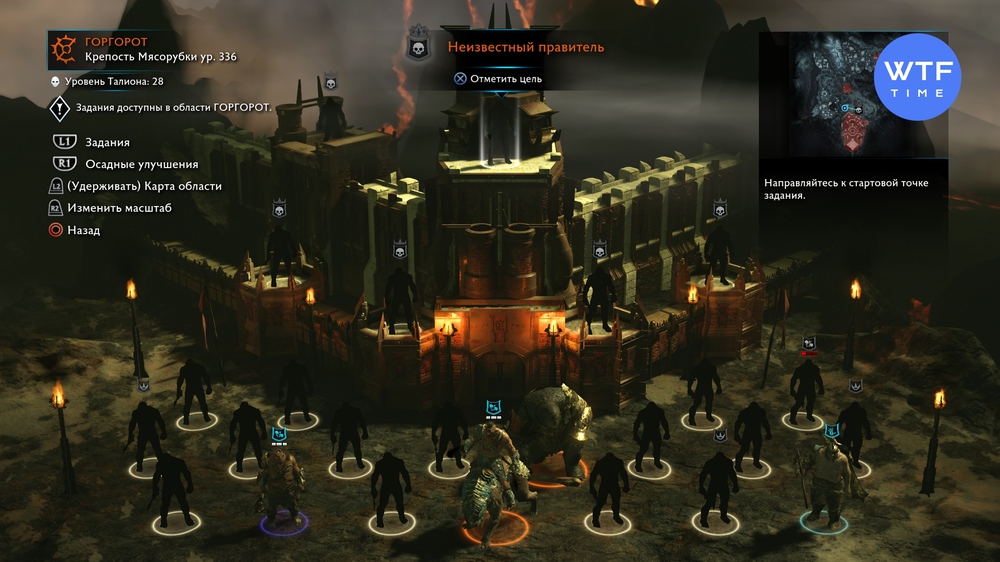Choose Отметить цель to mark the target
1000x562 pixels.
click(498, 78)
